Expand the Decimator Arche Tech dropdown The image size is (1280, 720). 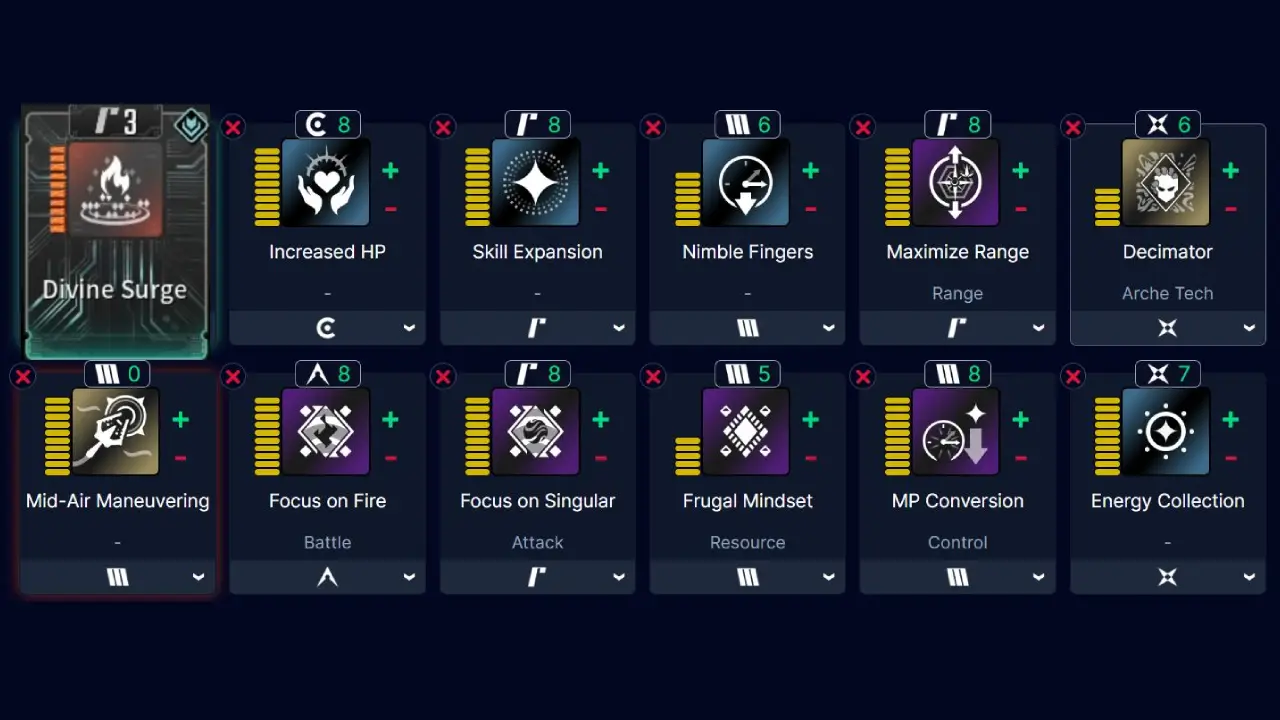point(1167,327)
